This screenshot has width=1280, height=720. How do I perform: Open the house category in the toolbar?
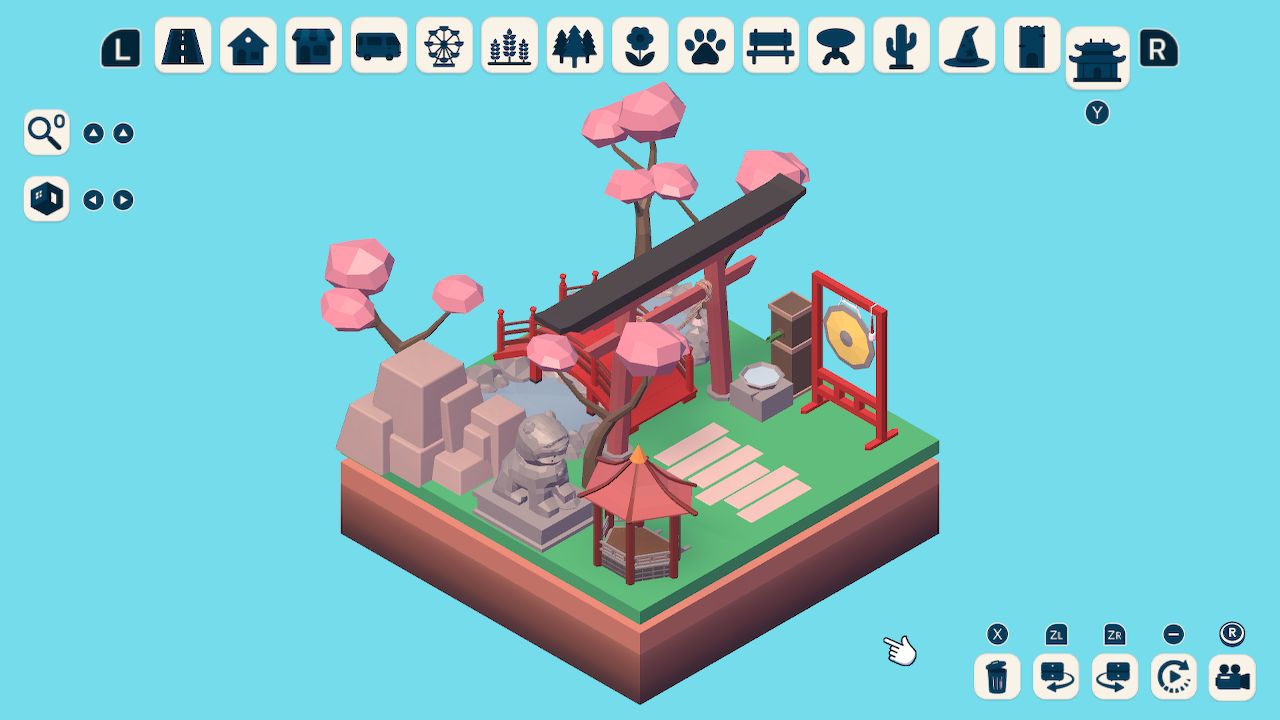248,45
